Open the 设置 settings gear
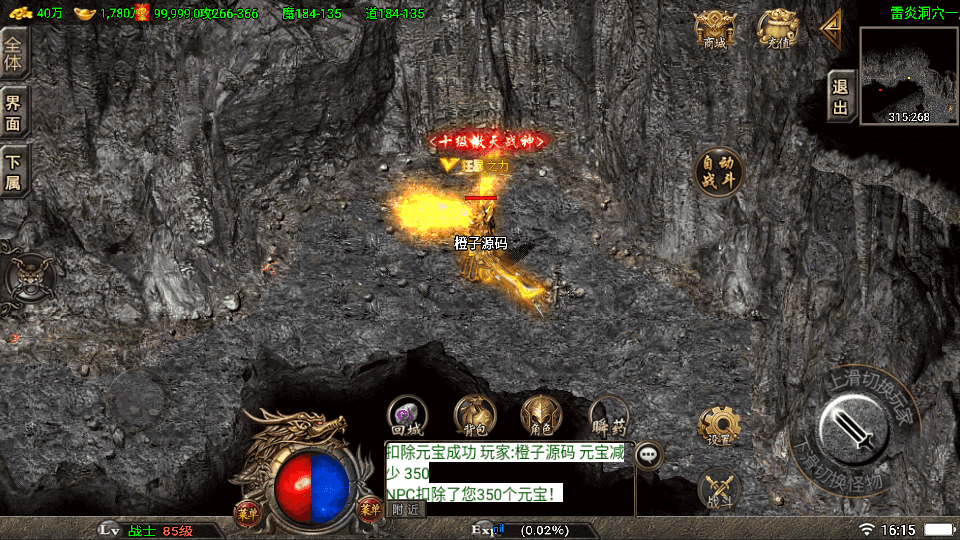Viewport: 960px width, 540px height. [x=718, y=426]
